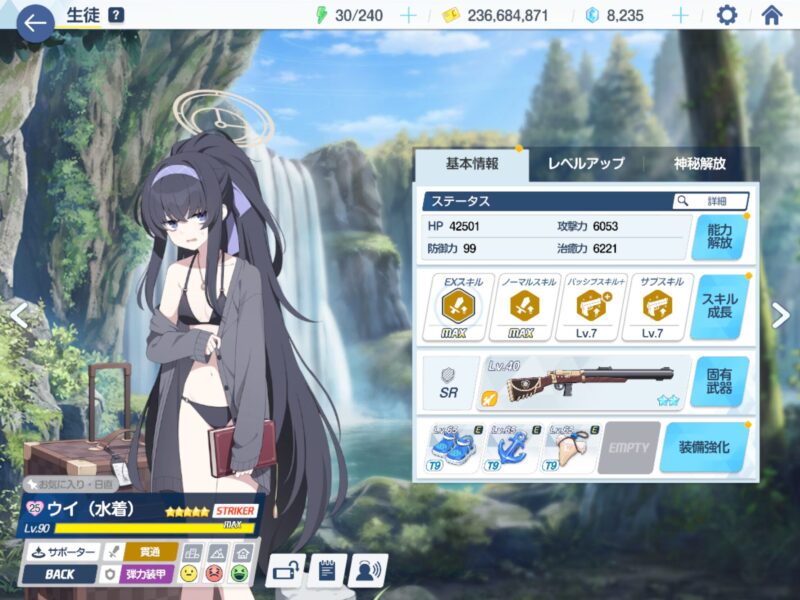
Task: Select the EMPTY equipment slot
Action: [628, 447]
